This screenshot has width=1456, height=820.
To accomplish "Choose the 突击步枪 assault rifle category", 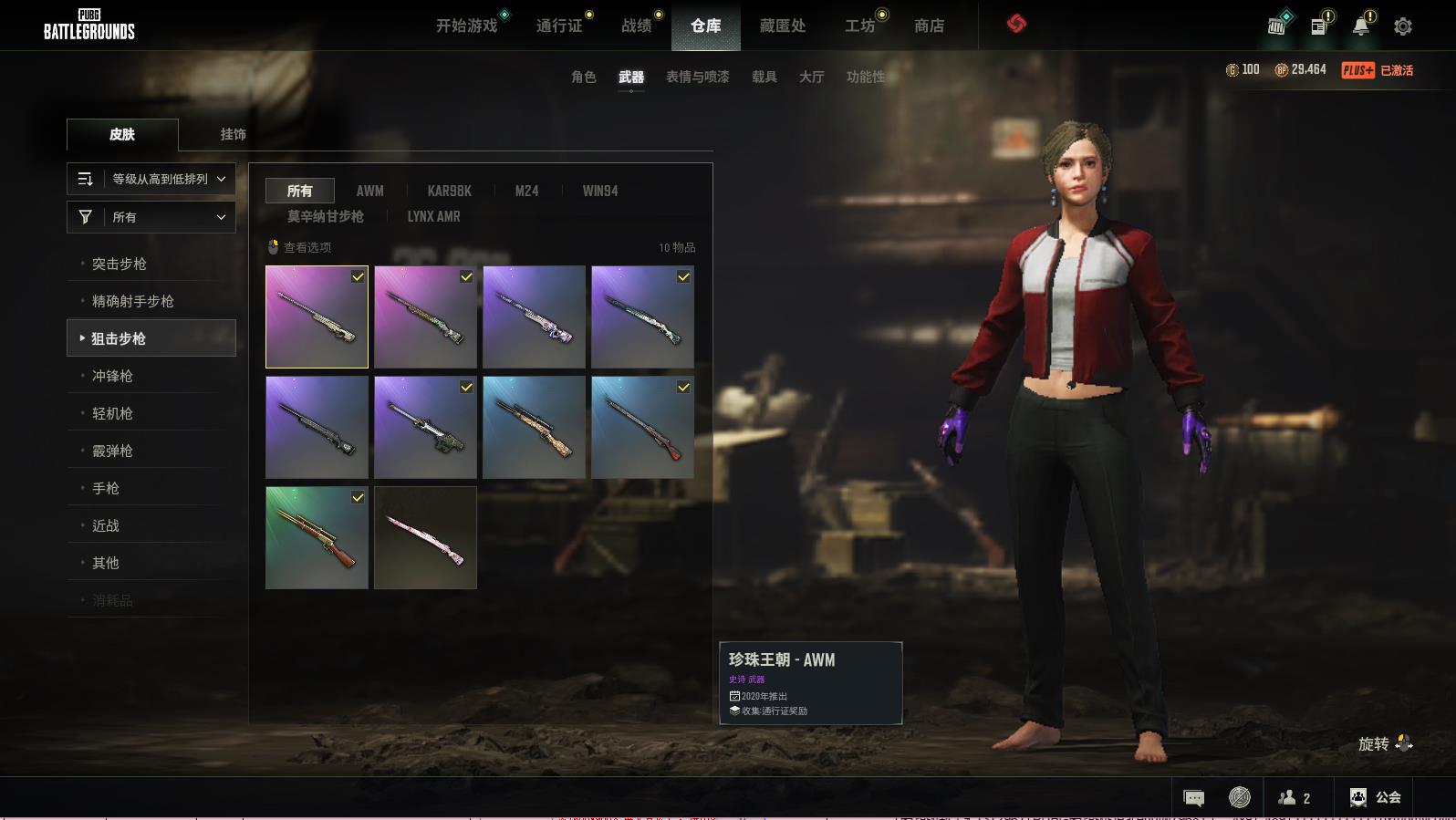I will (x=120, y=264).
